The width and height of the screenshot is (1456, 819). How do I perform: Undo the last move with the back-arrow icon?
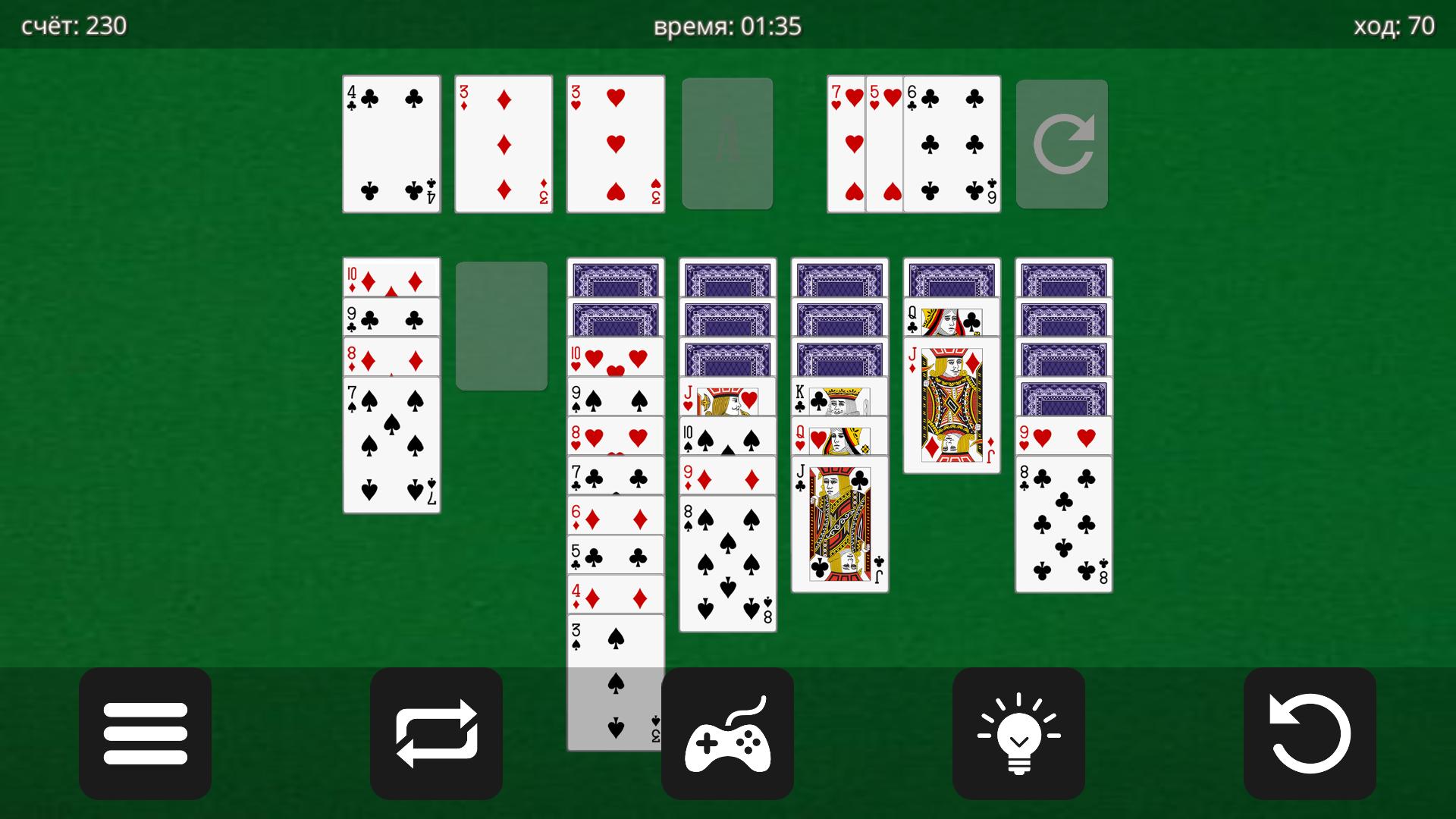1310,733
